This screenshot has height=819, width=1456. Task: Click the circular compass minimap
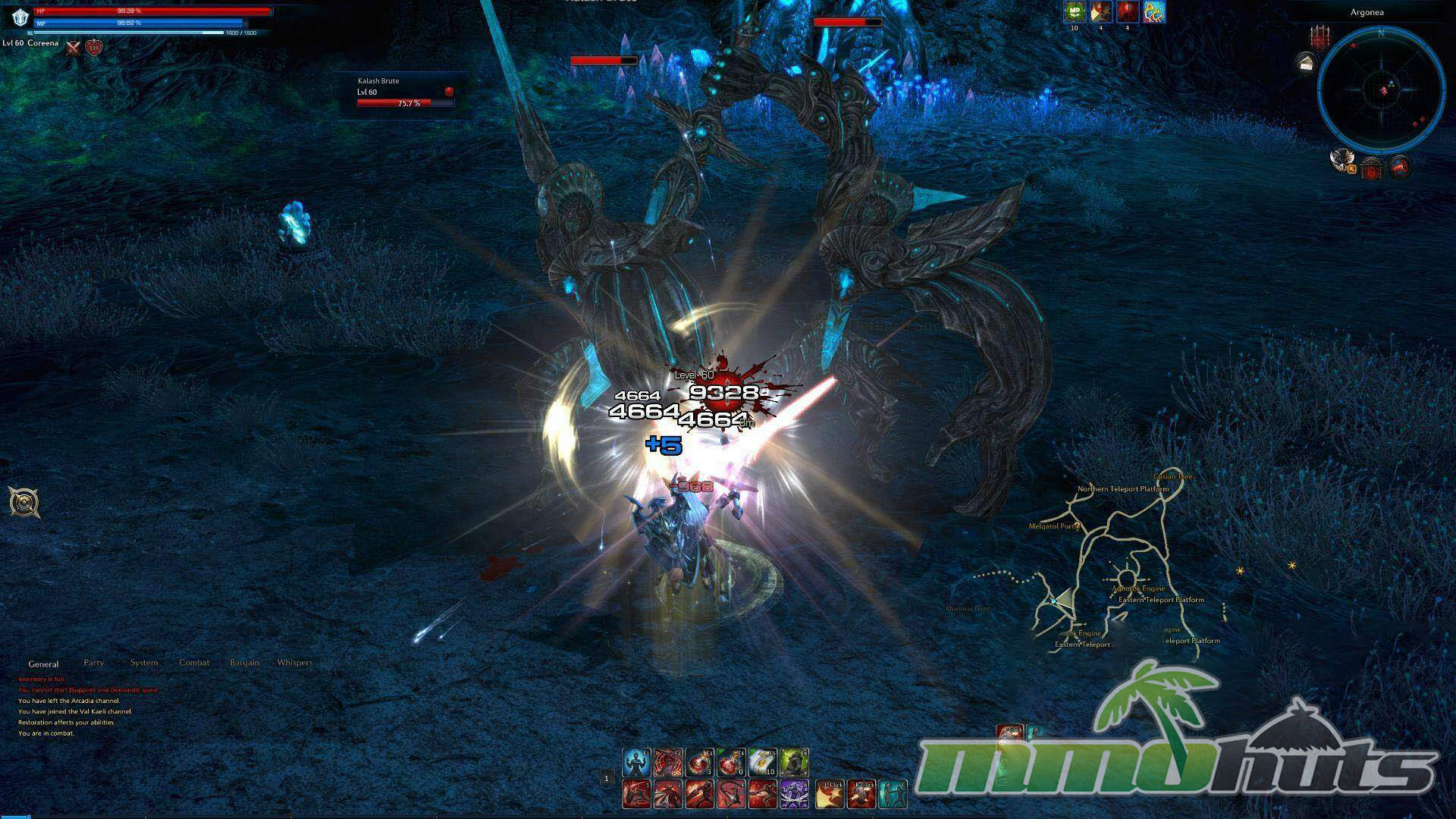(x=1381, y=89)
